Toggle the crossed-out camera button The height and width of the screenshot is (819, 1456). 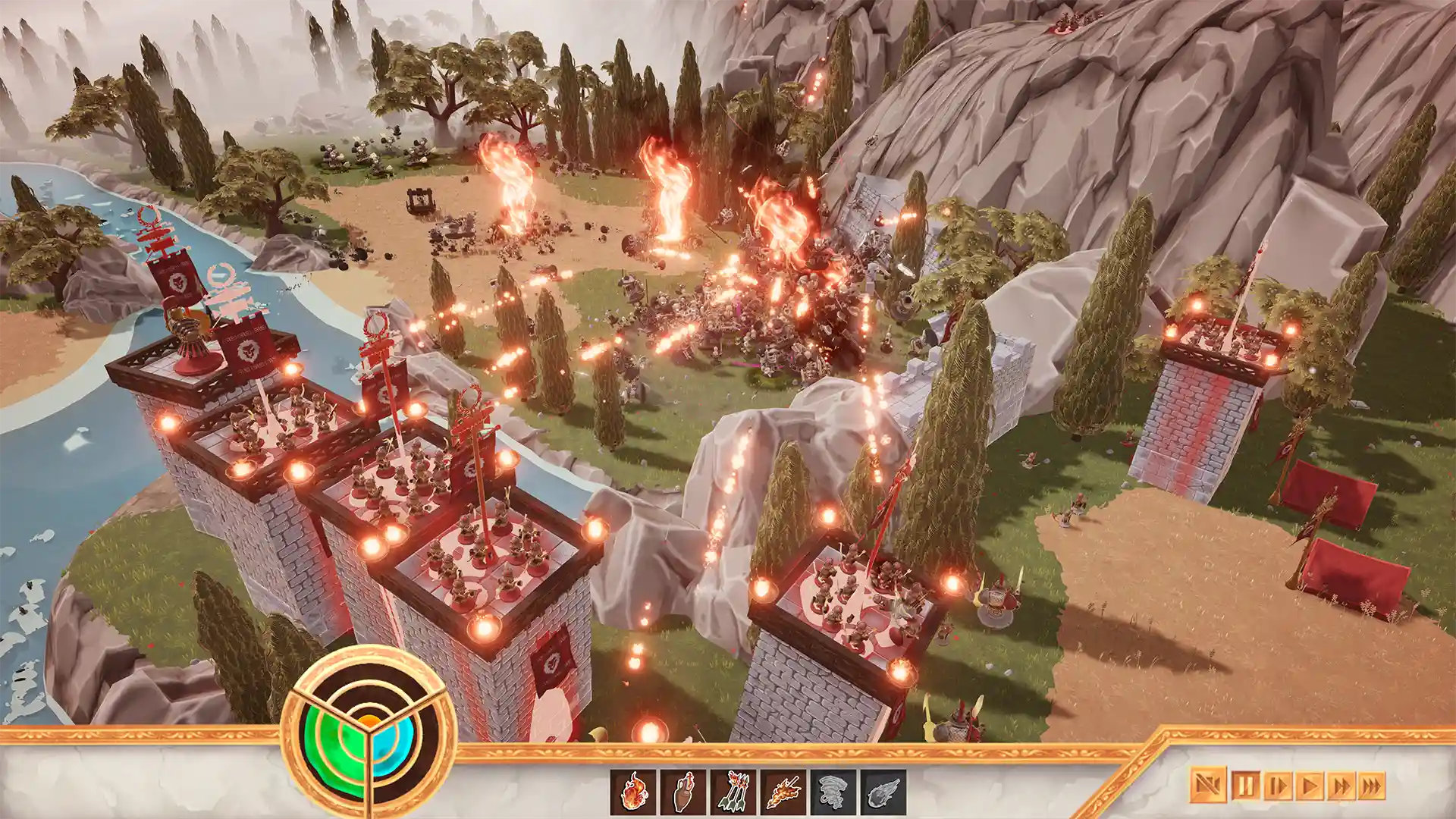point(1207,786)
